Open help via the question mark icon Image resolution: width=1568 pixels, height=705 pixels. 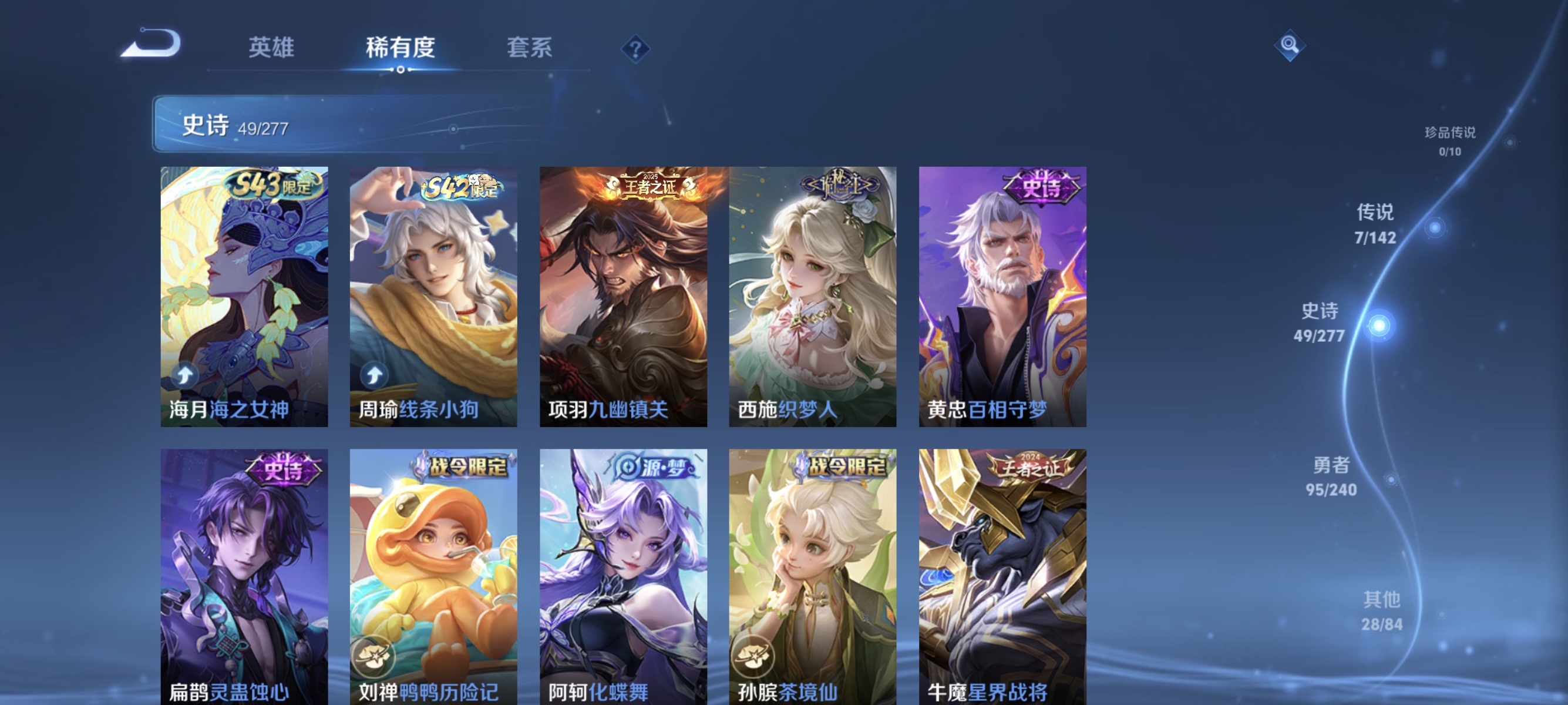635,49
